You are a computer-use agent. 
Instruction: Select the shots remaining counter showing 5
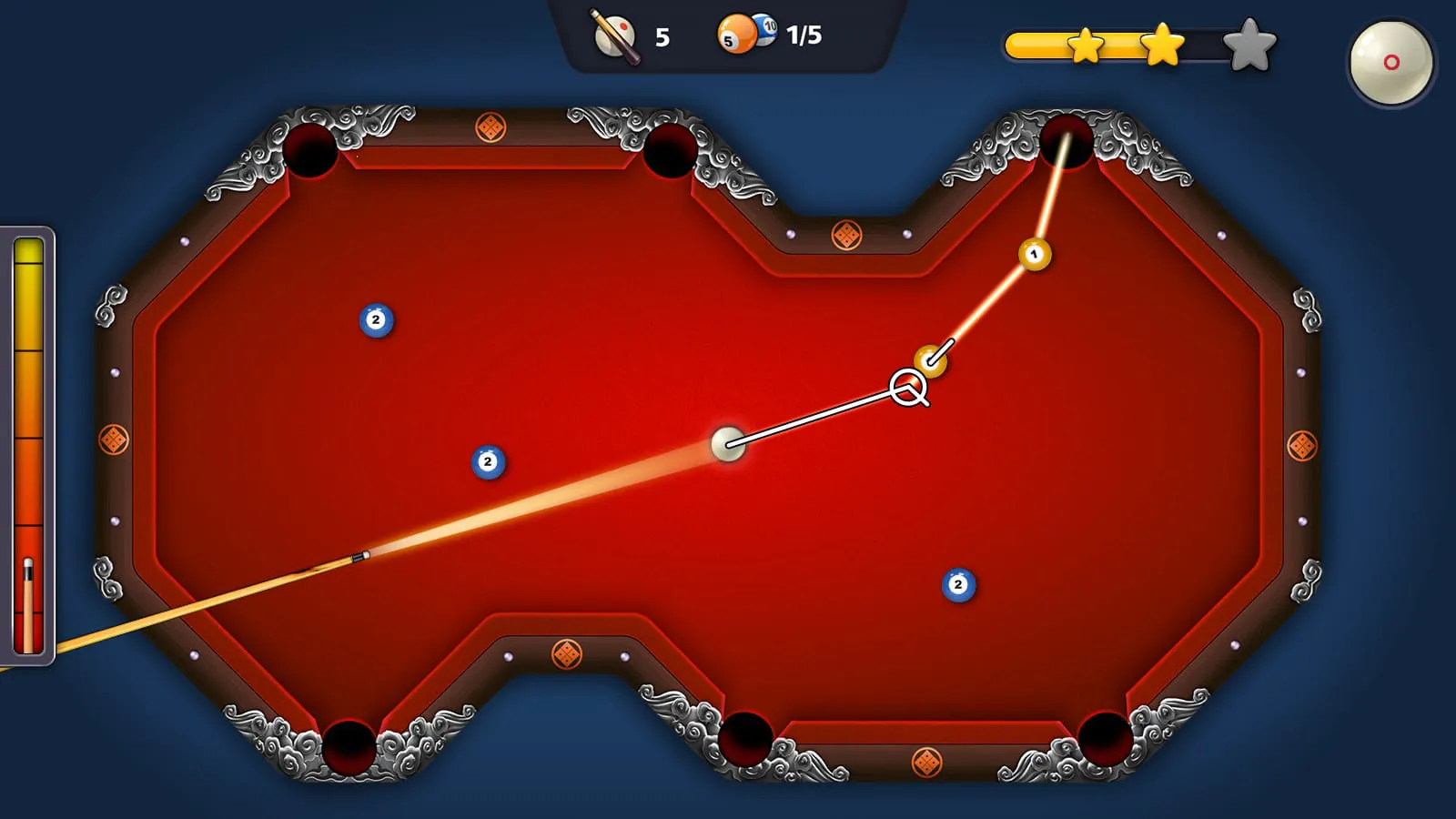click(x=663, y=37)
